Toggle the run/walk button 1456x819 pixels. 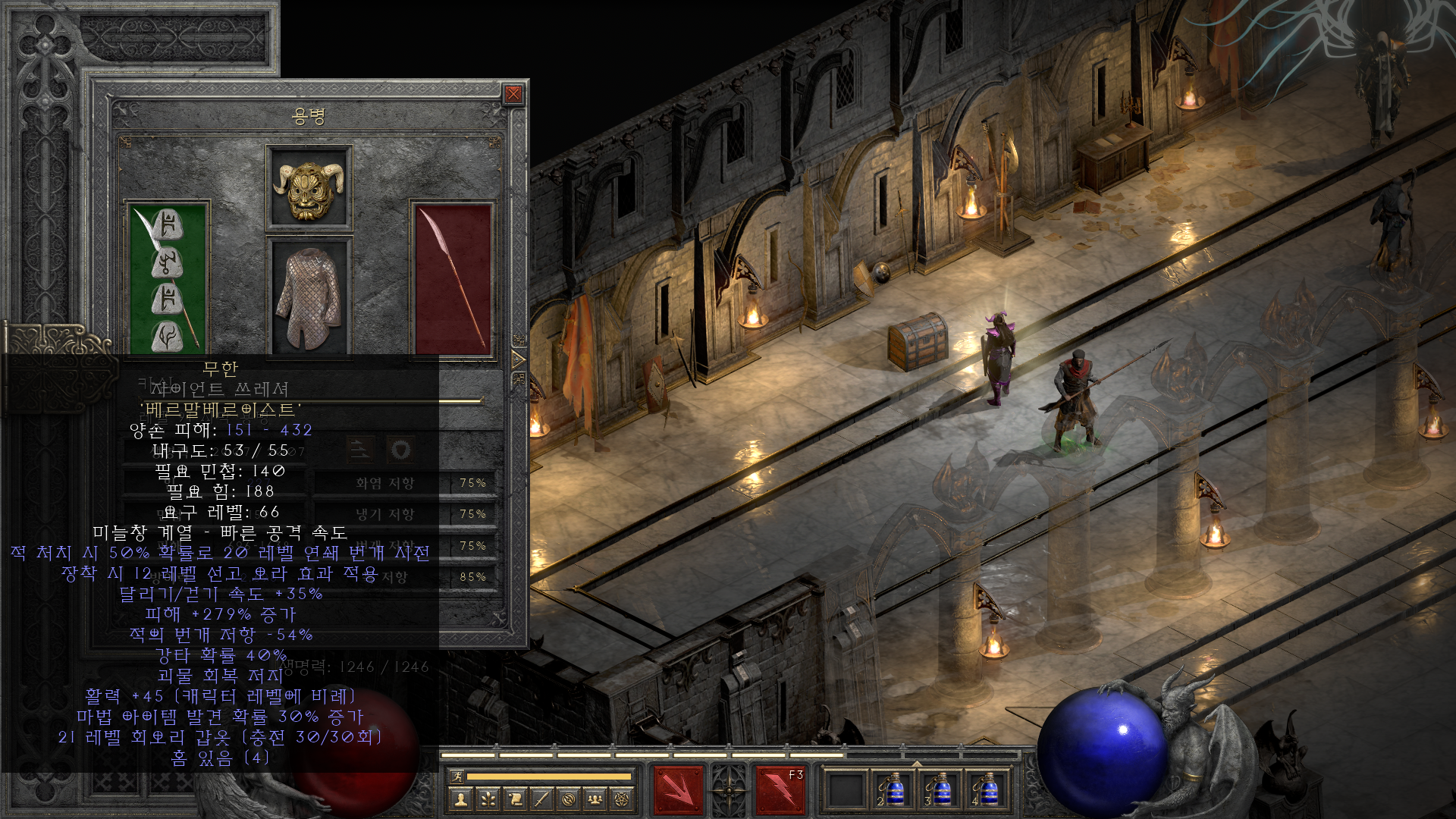click(457, 776)
